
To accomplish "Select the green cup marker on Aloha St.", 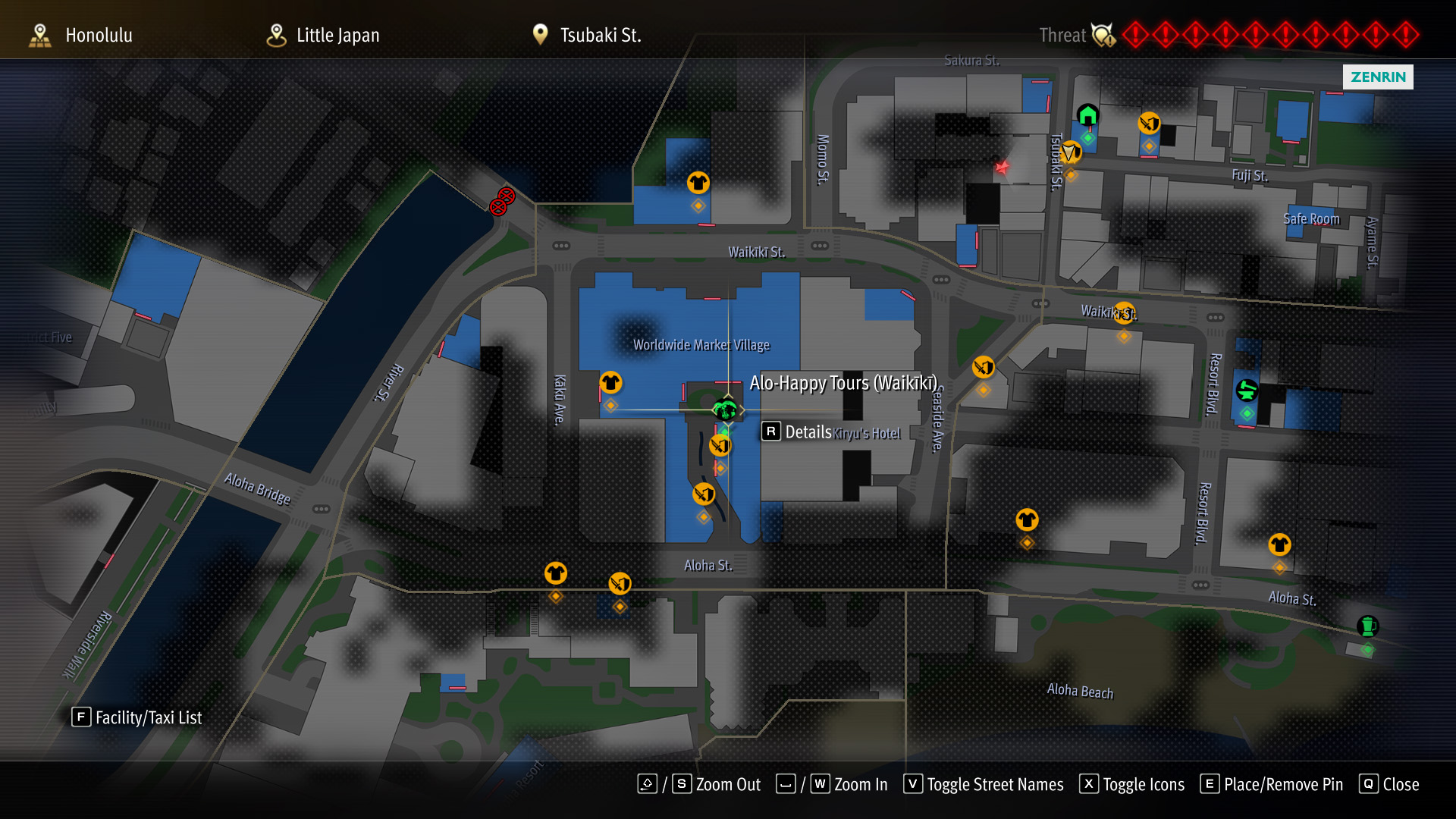I will coord(1367,626).
